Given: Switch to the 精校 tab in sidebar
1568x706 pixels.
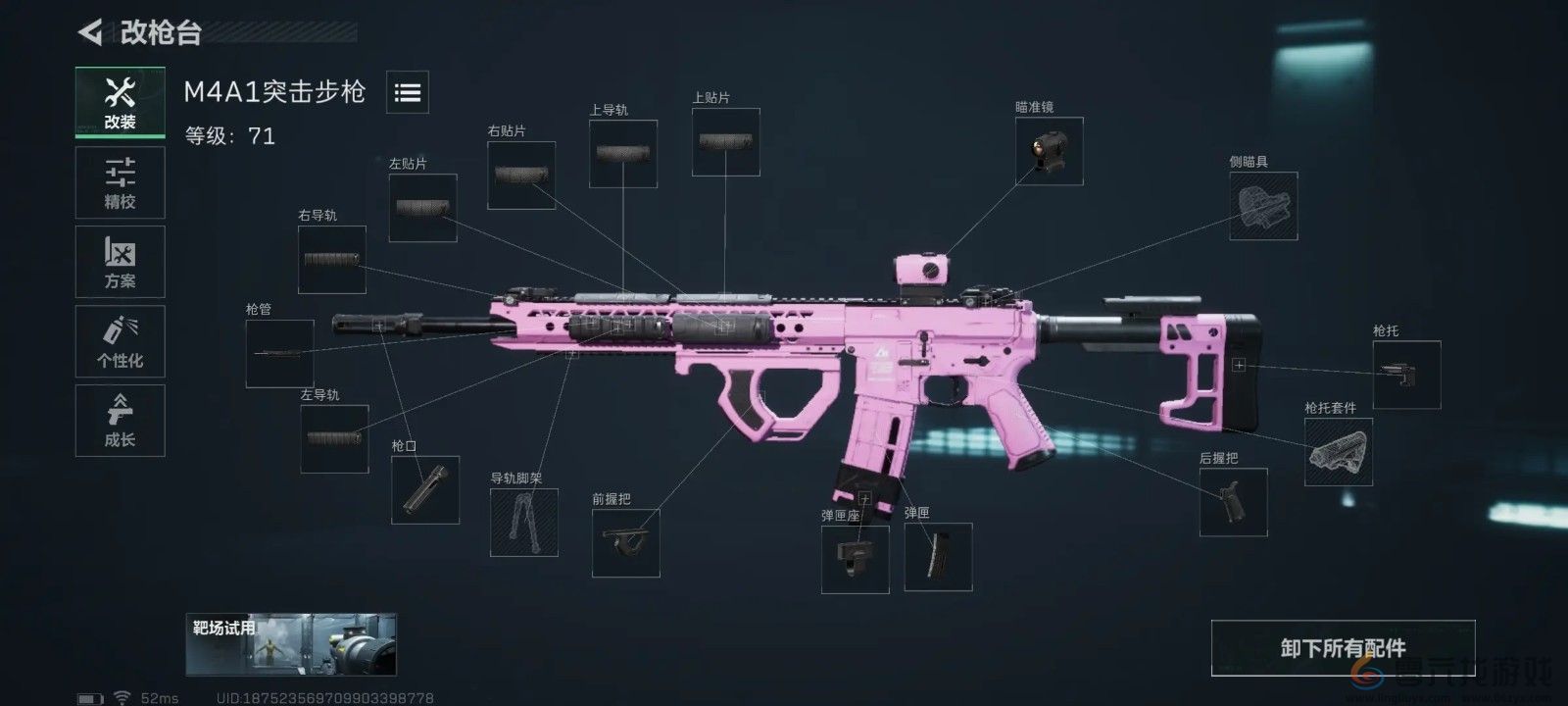Looking at the screenshot, I should click(120, 182).
